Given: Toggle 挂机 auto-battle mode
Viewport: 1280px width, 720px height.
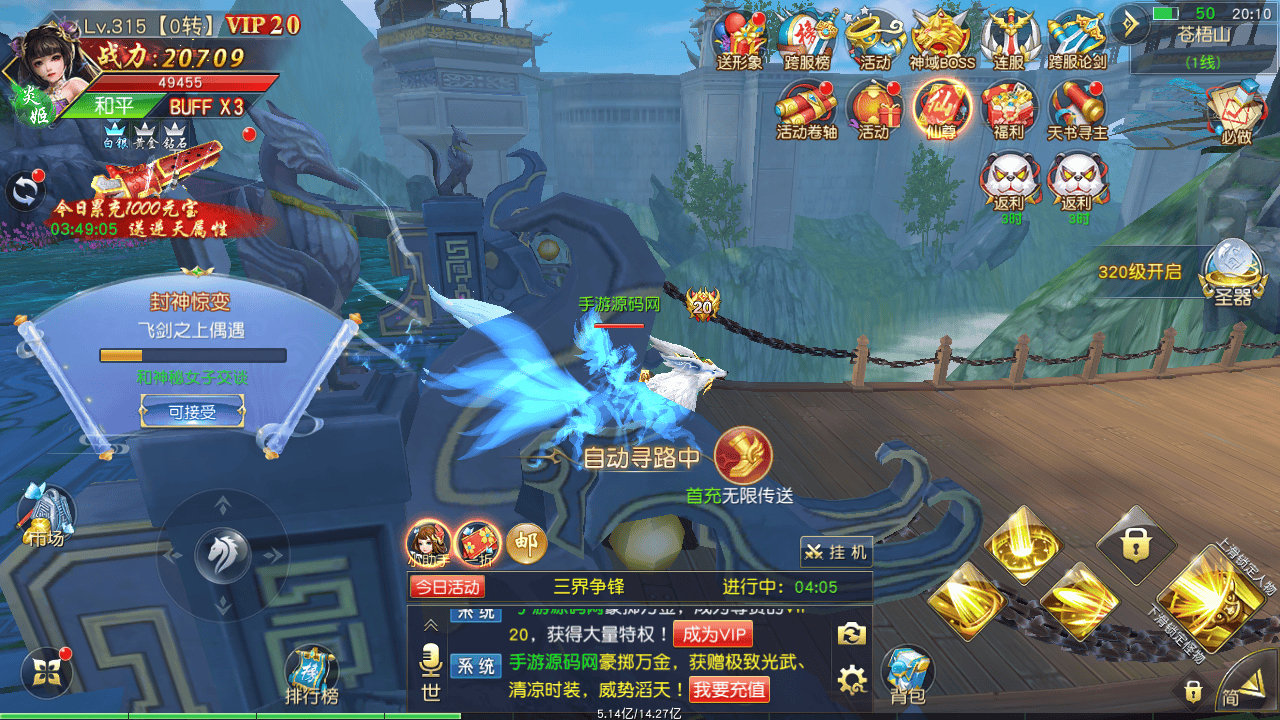Looking at the screenshot, I should point(837,551).
